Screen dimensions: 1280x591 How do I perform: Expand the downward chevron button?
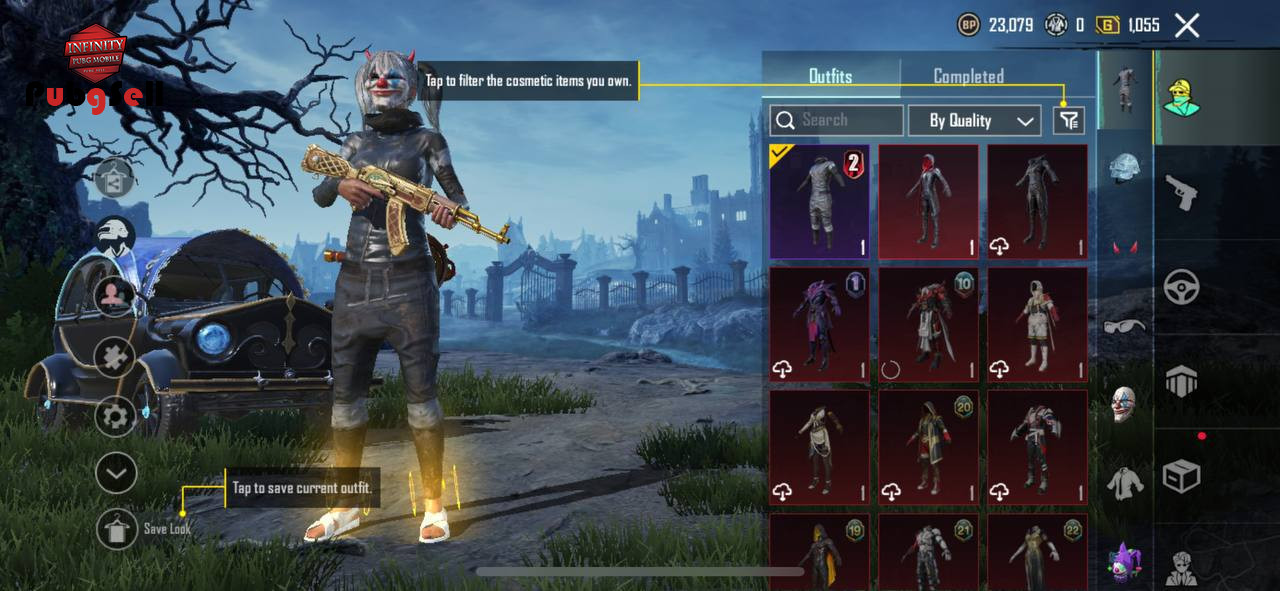coord(116,473)
